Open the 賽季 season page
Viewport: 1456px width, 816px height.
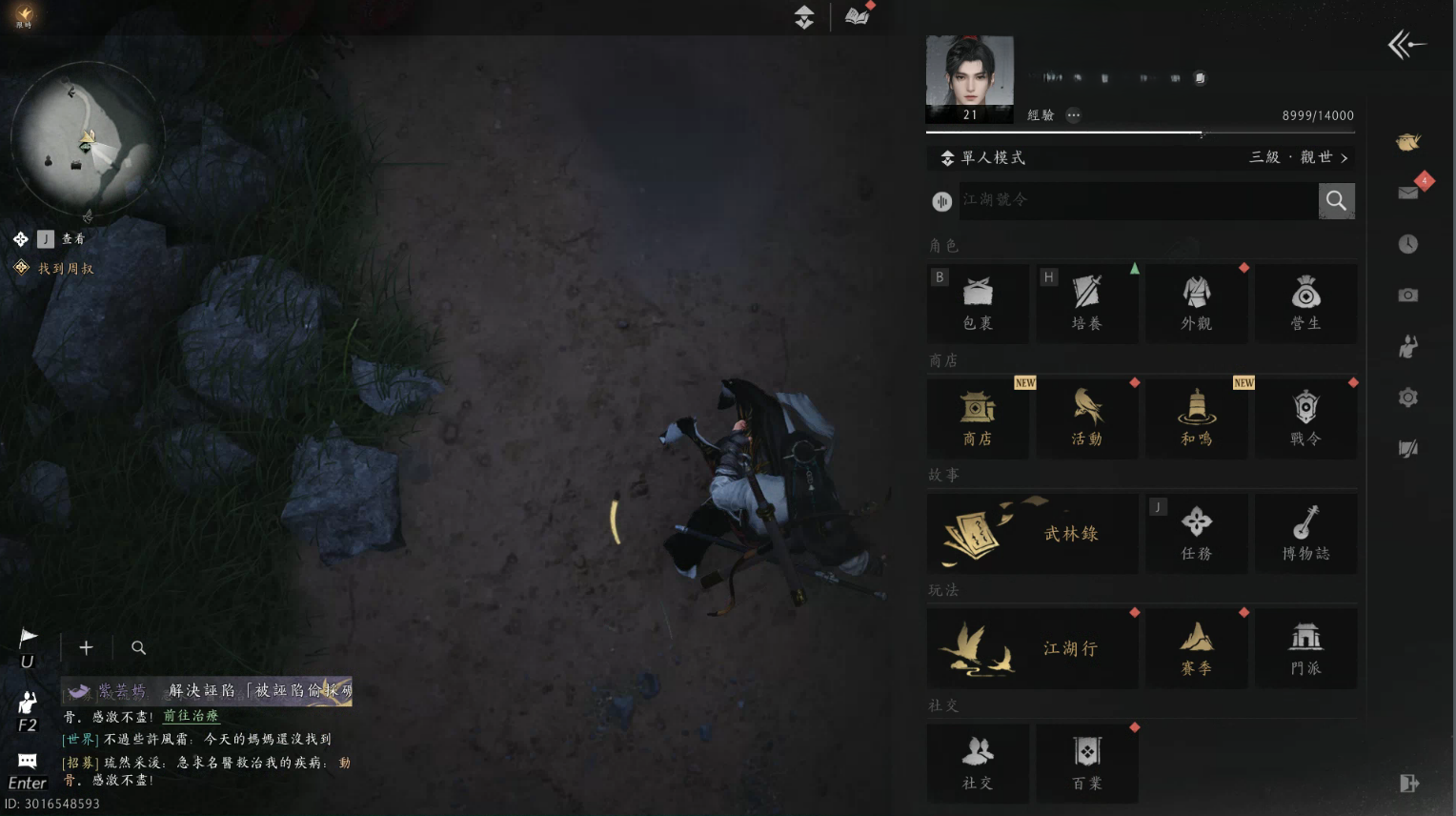point(1197,648)
